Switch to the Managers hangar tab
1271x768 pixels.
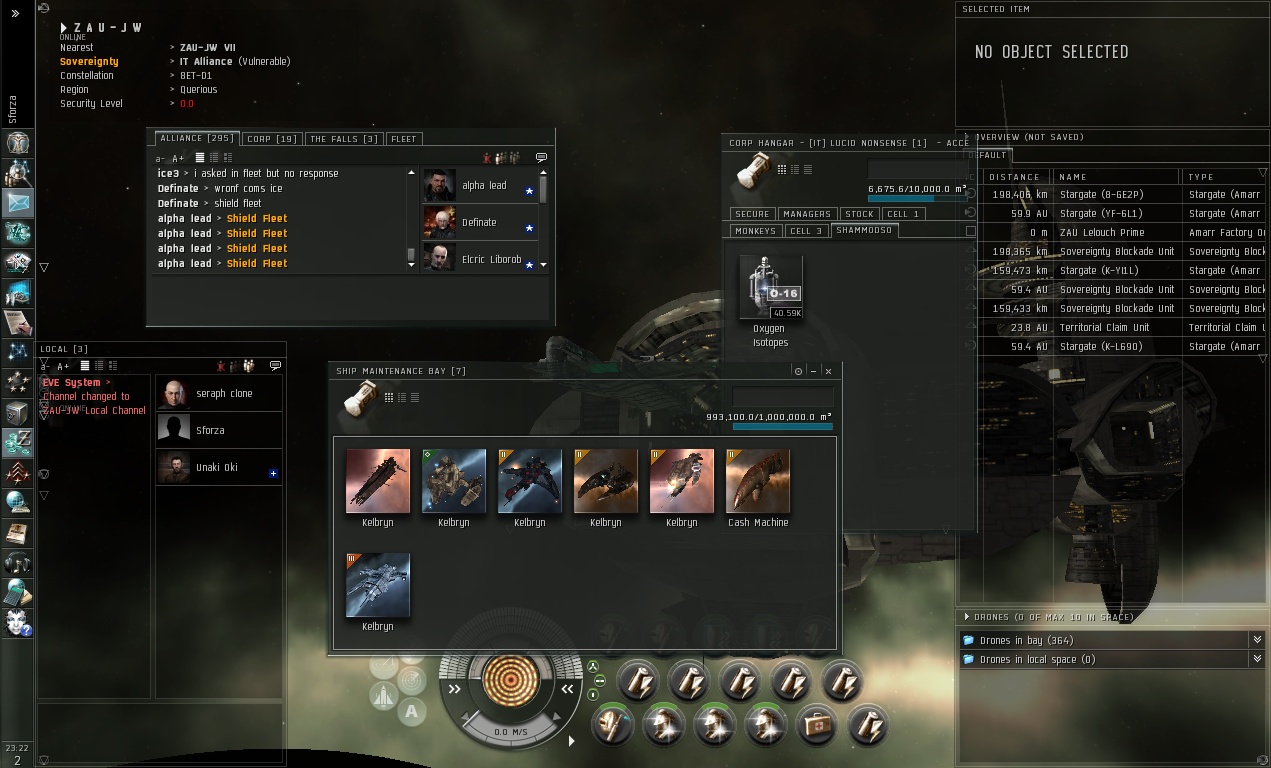pyautogui.click(x=806, y=214)
